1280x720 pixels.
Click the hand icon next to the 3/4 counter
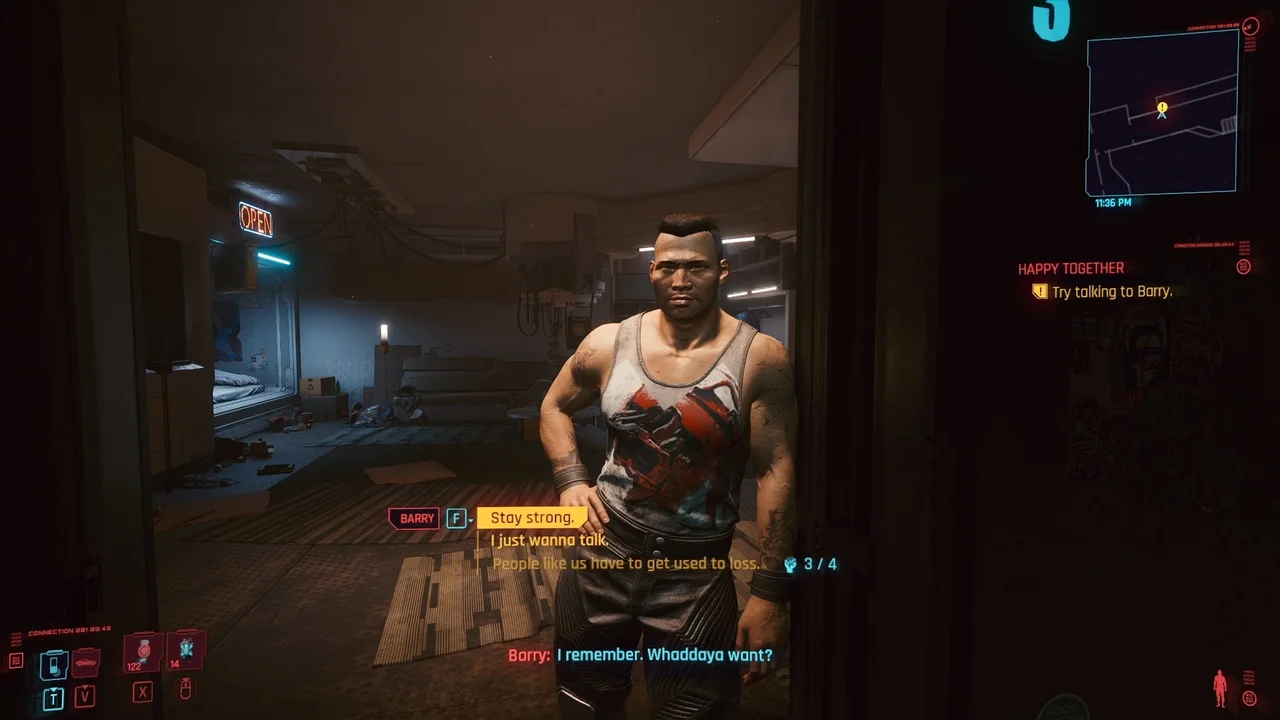[789, 564]
